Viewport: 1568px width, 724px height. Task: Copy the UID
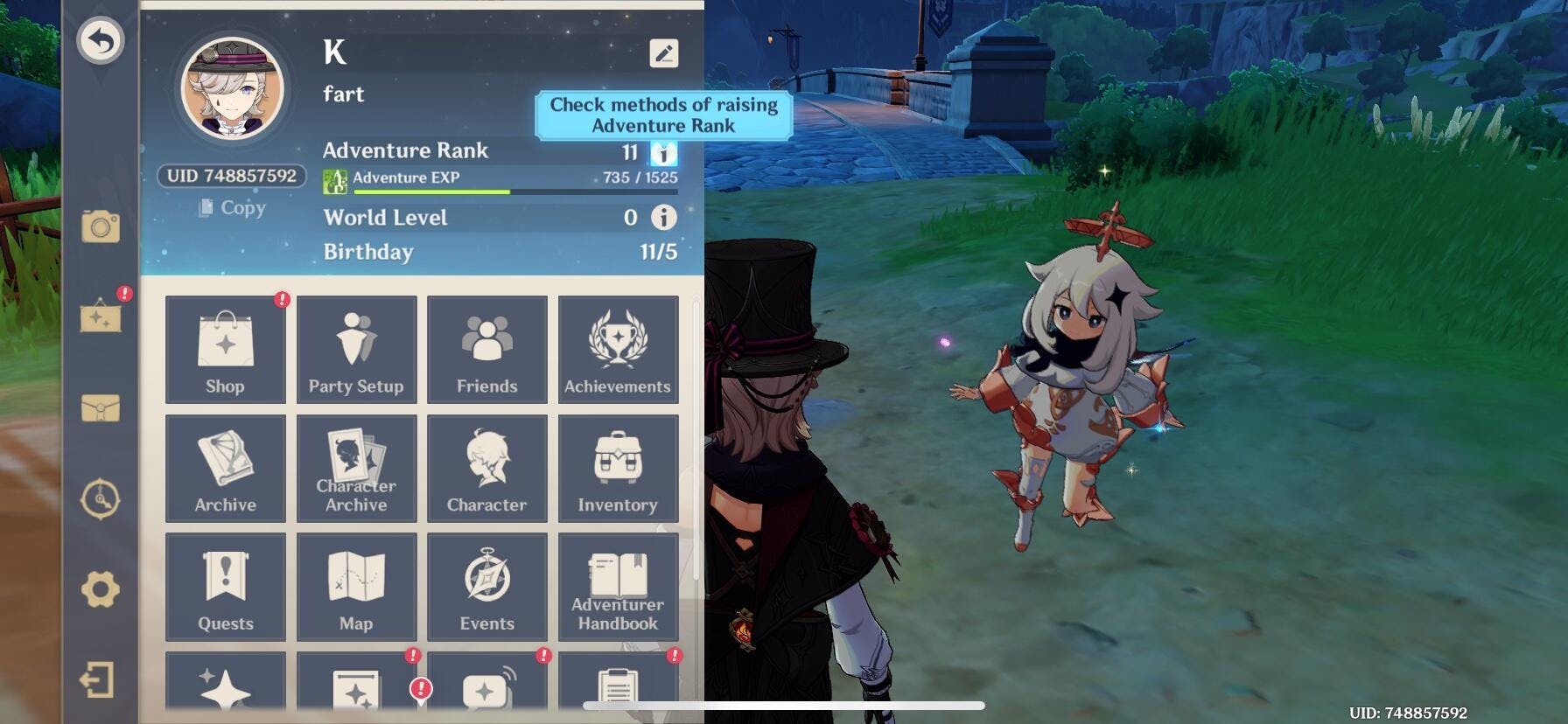[x=233, y=208]
